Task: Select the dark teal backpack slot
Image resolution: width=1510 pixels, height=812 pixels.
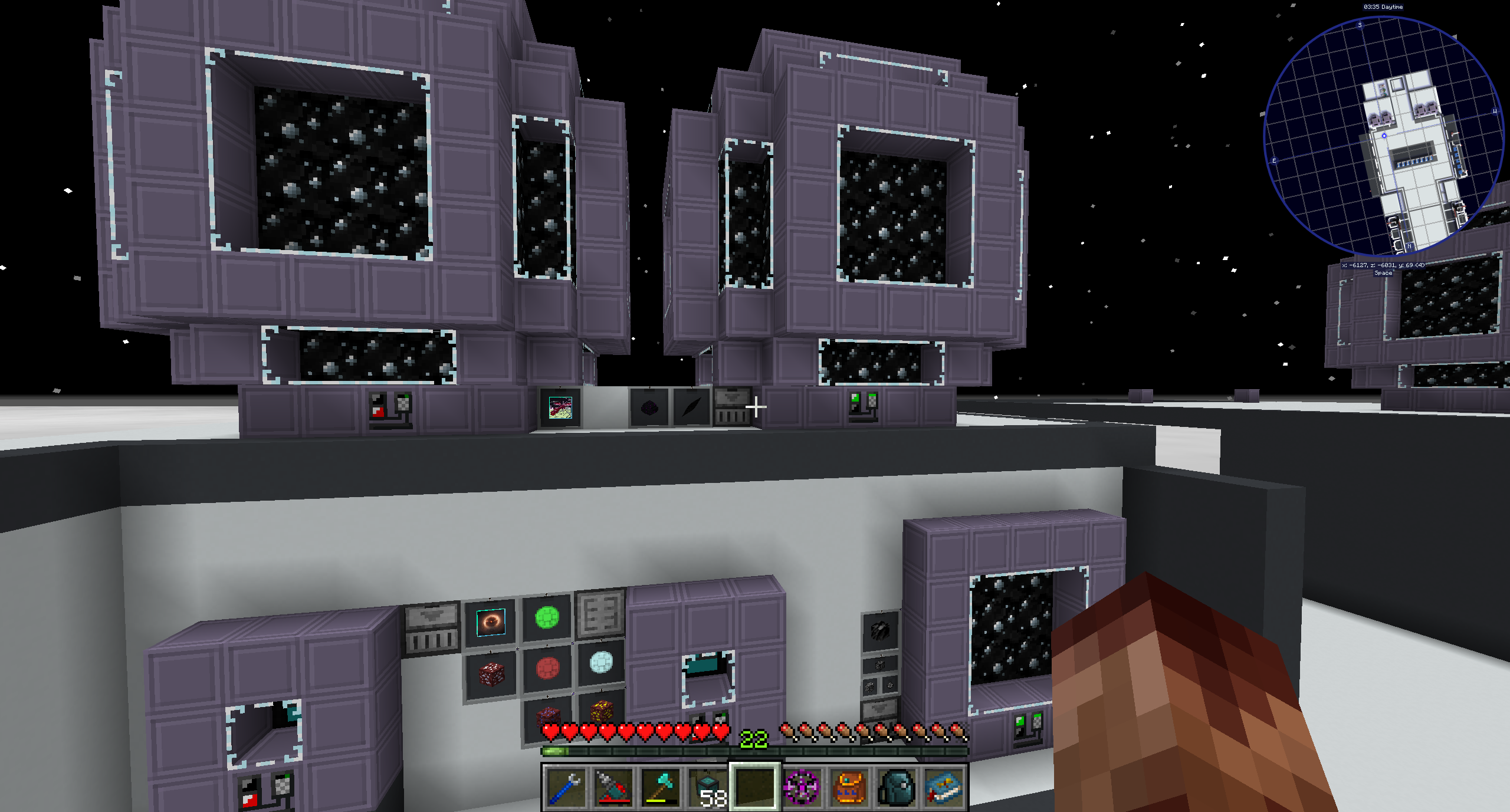Action: (x=897, y=787)
